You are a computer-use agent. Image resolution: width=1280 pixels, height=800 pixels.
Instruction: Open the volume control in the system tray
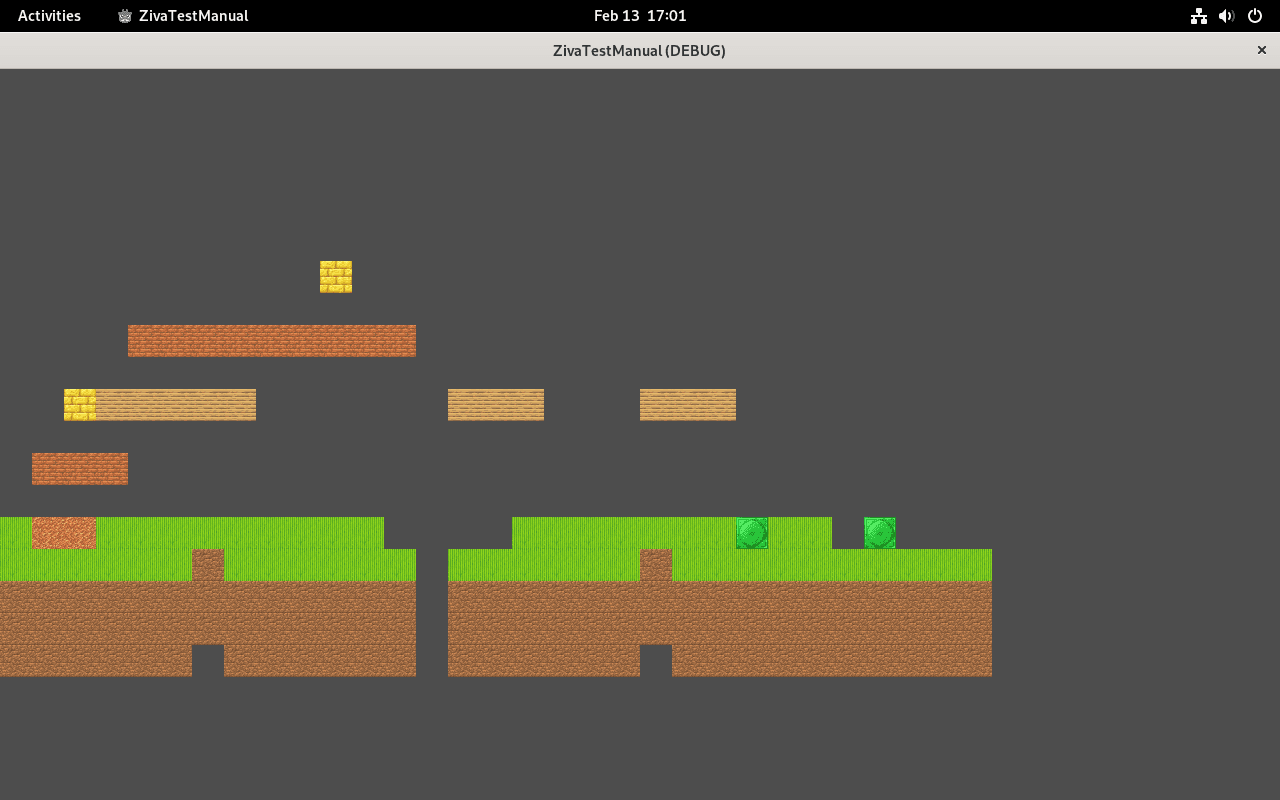(x=1226, y=15)
